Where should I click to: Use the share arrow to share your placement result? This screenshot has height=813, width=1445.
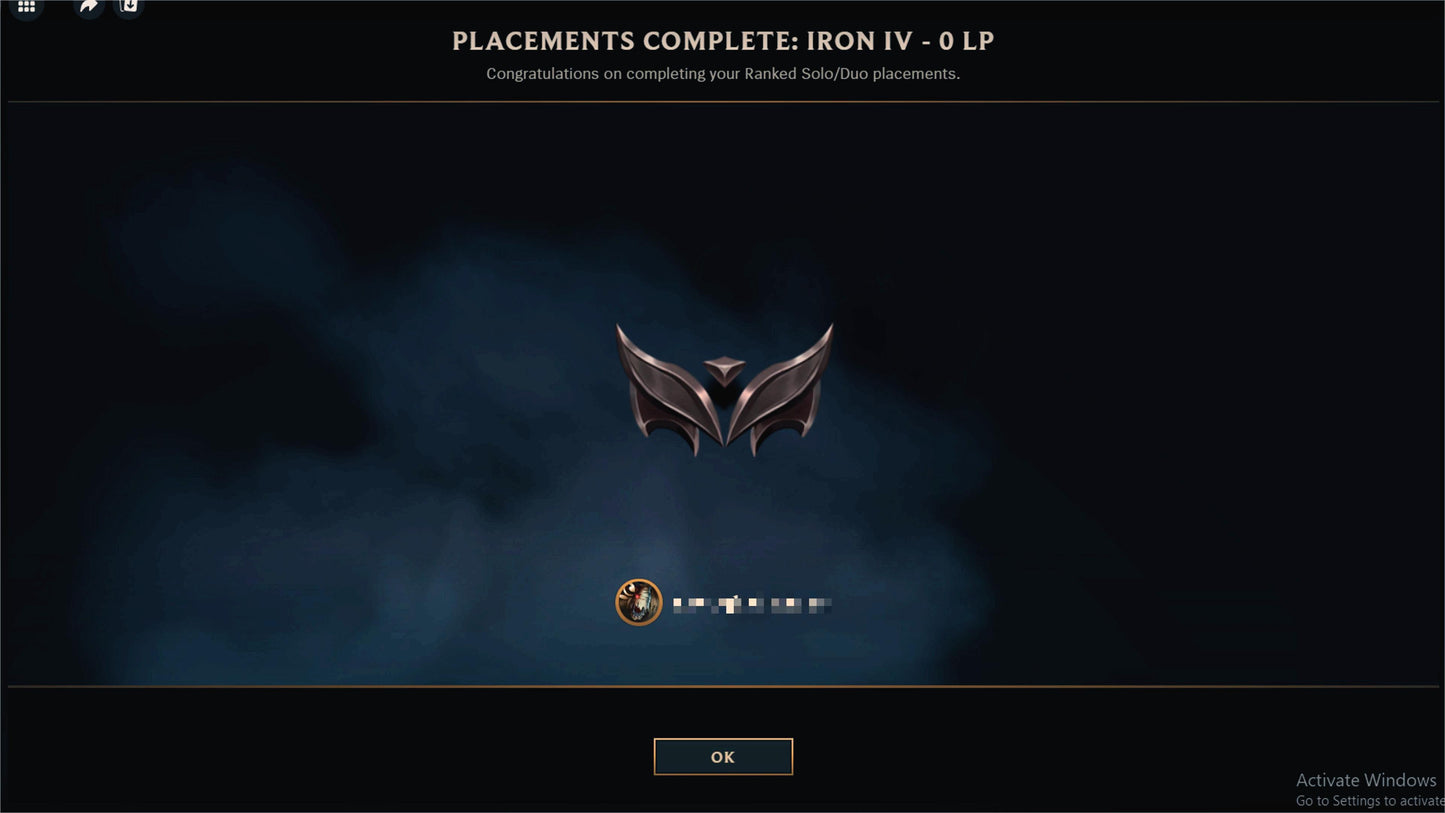click(87, 7)
